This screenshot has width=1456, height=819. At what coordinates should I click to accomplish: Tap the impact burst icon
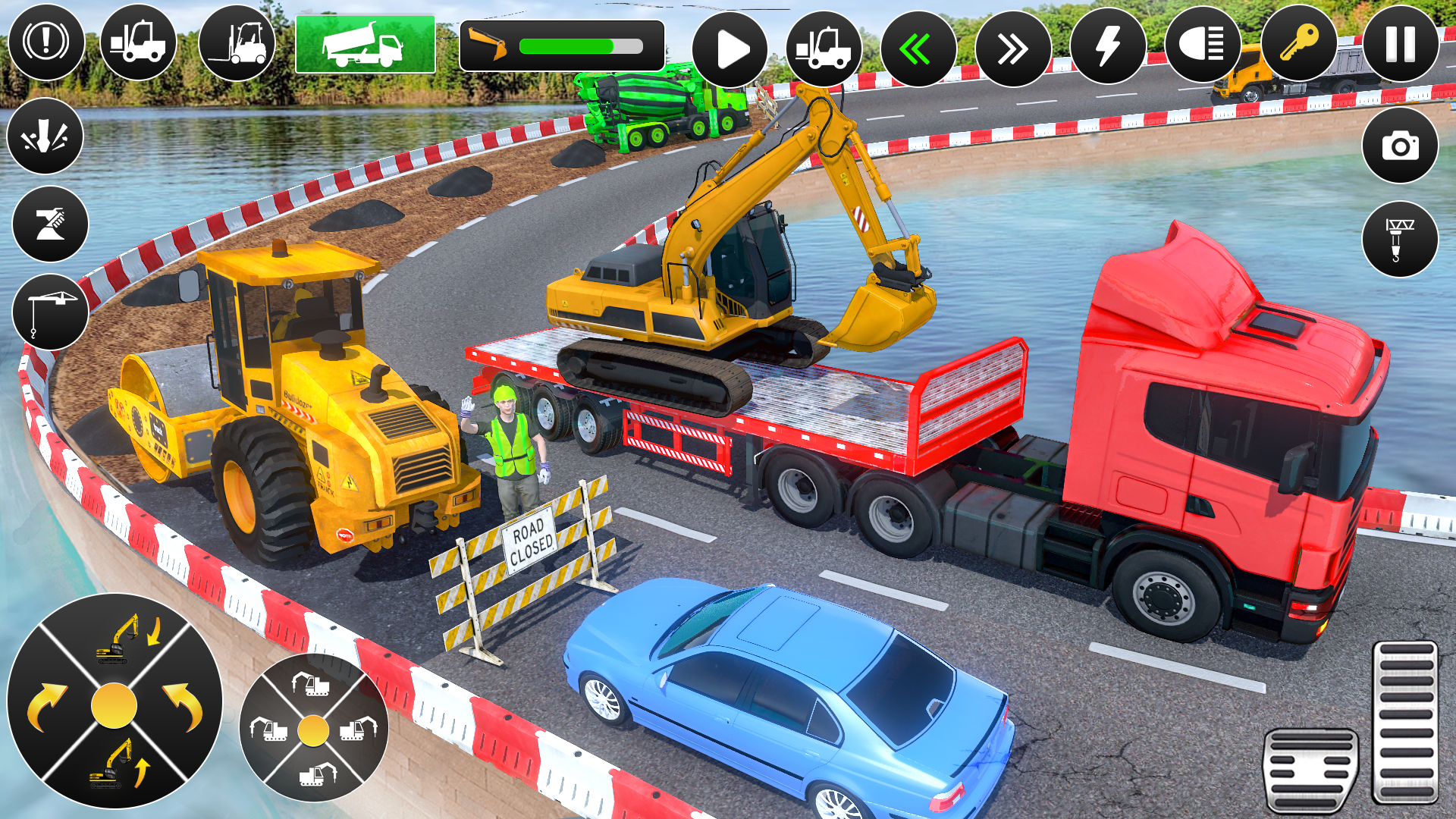(x=45, y=136)
